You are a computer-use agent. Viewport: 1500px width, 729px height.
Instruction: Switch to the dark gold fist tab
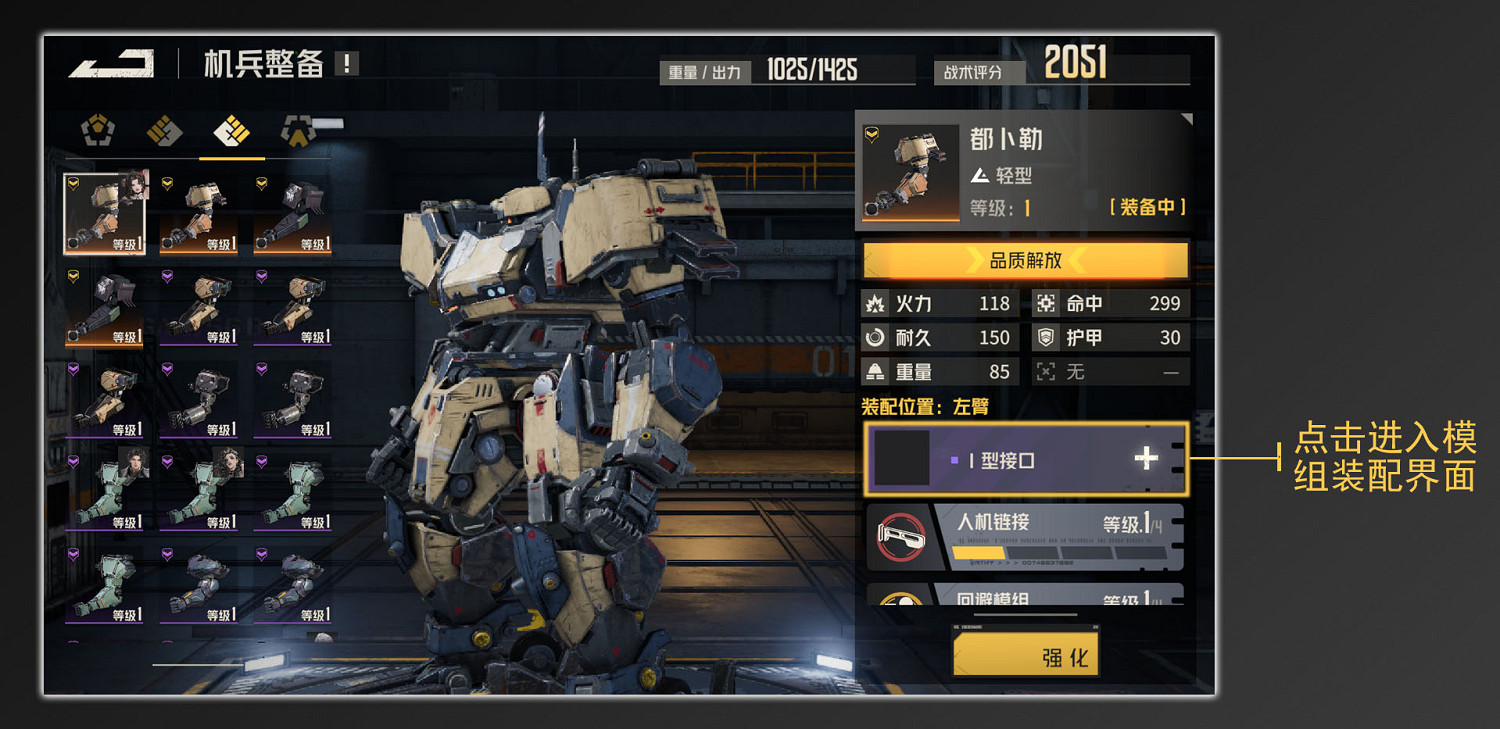pos(164,131)
